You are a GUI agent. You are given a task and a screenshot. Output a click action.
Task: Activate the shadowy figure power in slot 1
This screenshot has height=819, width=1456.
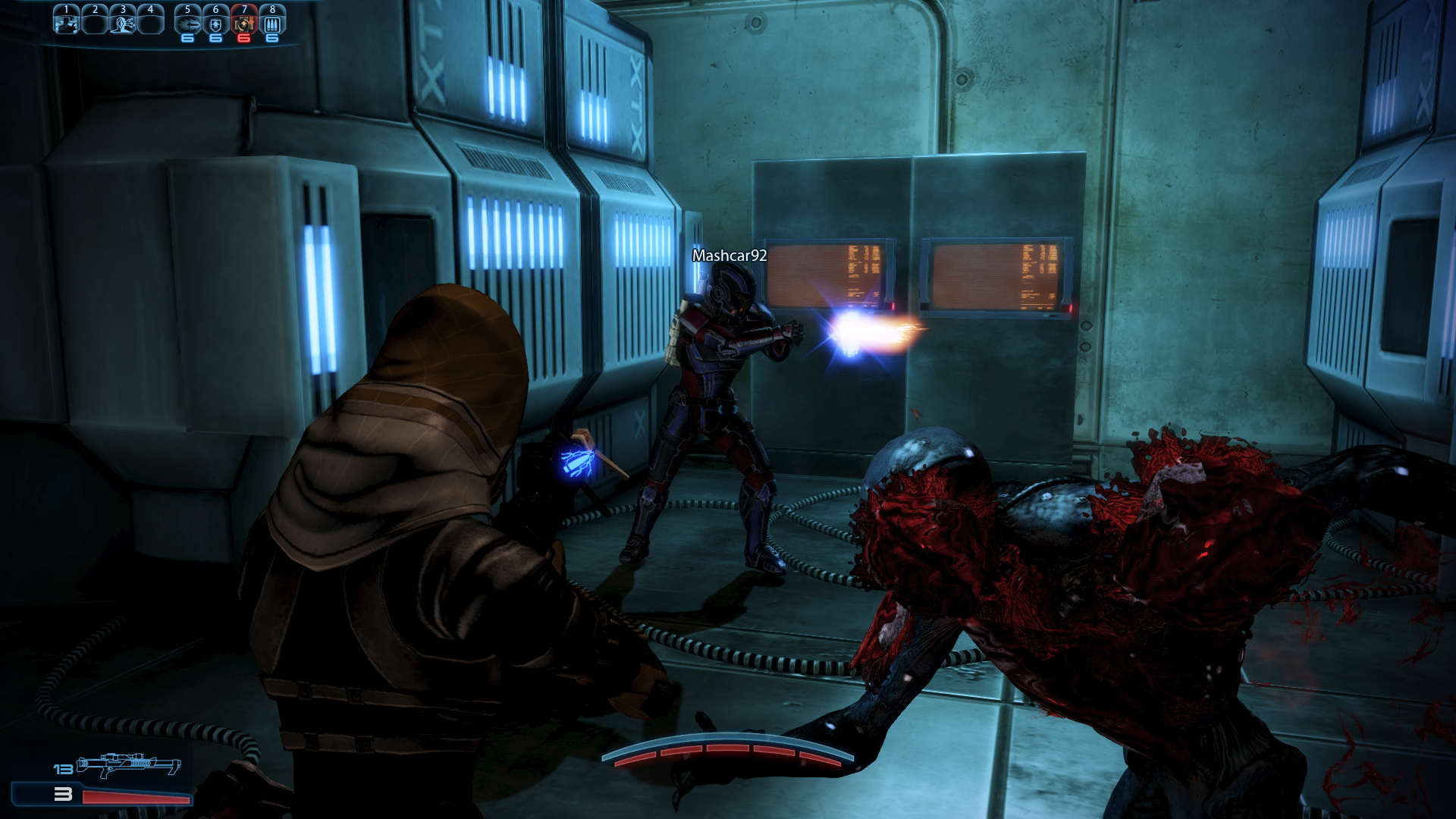click(x=67, y=23)
